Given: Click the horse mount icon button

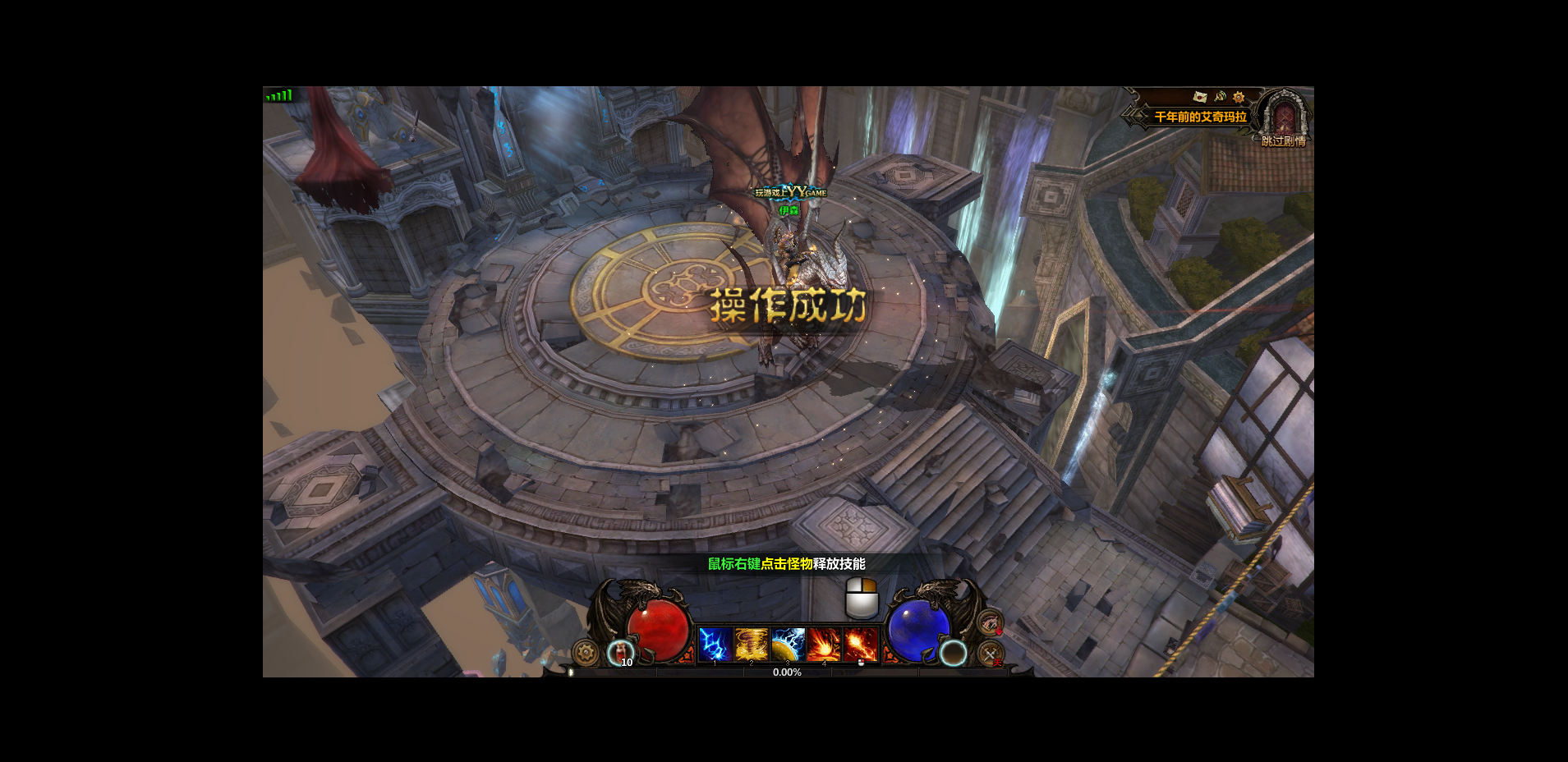Looking at the screenshot, I should (990, 622).
